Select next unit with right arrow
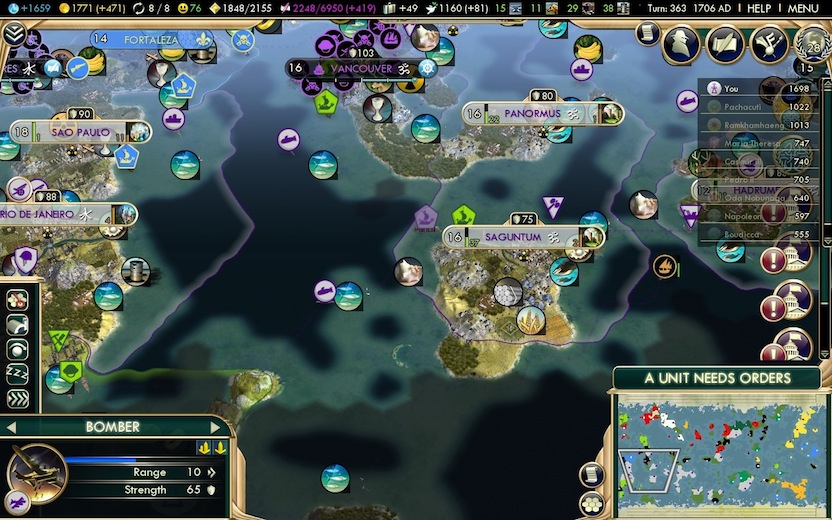 216,427
